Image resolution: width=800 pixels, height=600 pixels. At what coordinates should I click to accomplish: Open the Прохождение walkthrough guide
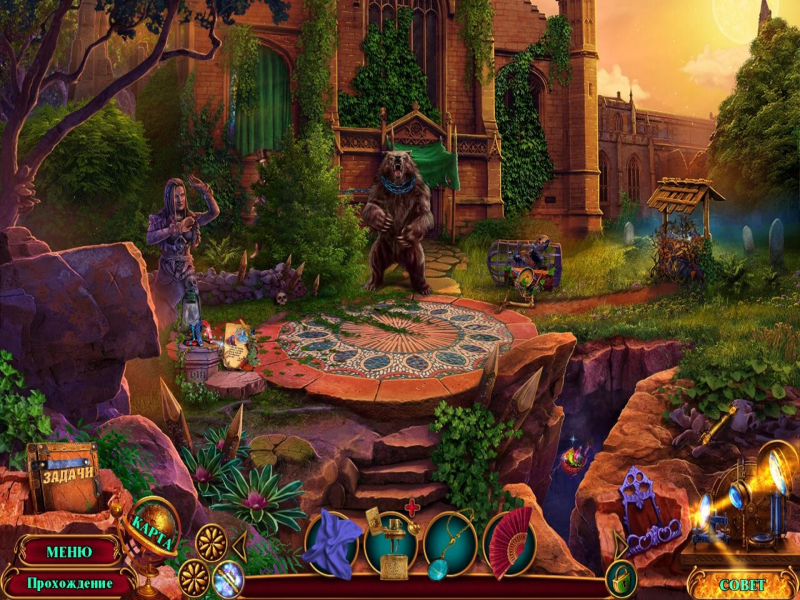click(68, 582)
